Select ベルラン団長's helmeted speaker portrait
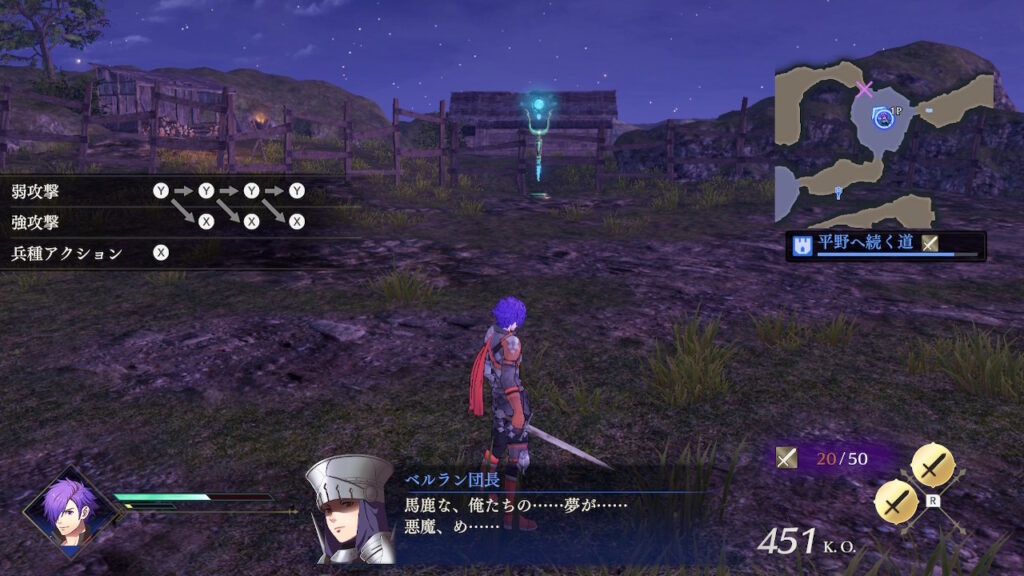The height and width of the screenshot is (576, 1024). tap(350, 510)
